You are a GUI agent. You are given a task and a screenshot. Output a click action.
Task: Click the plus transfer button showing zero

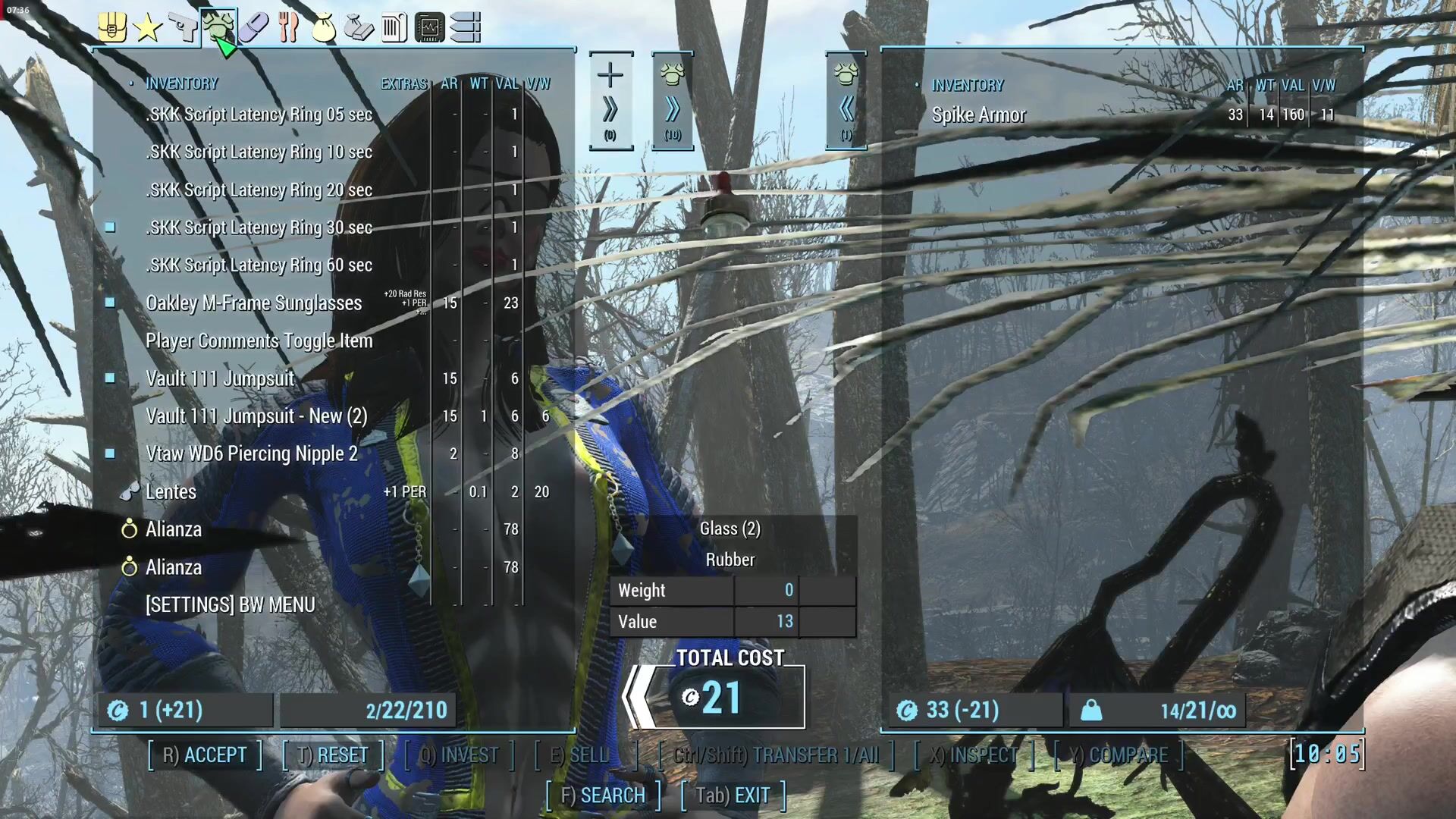pyautogui.click(x=610, y=102)
